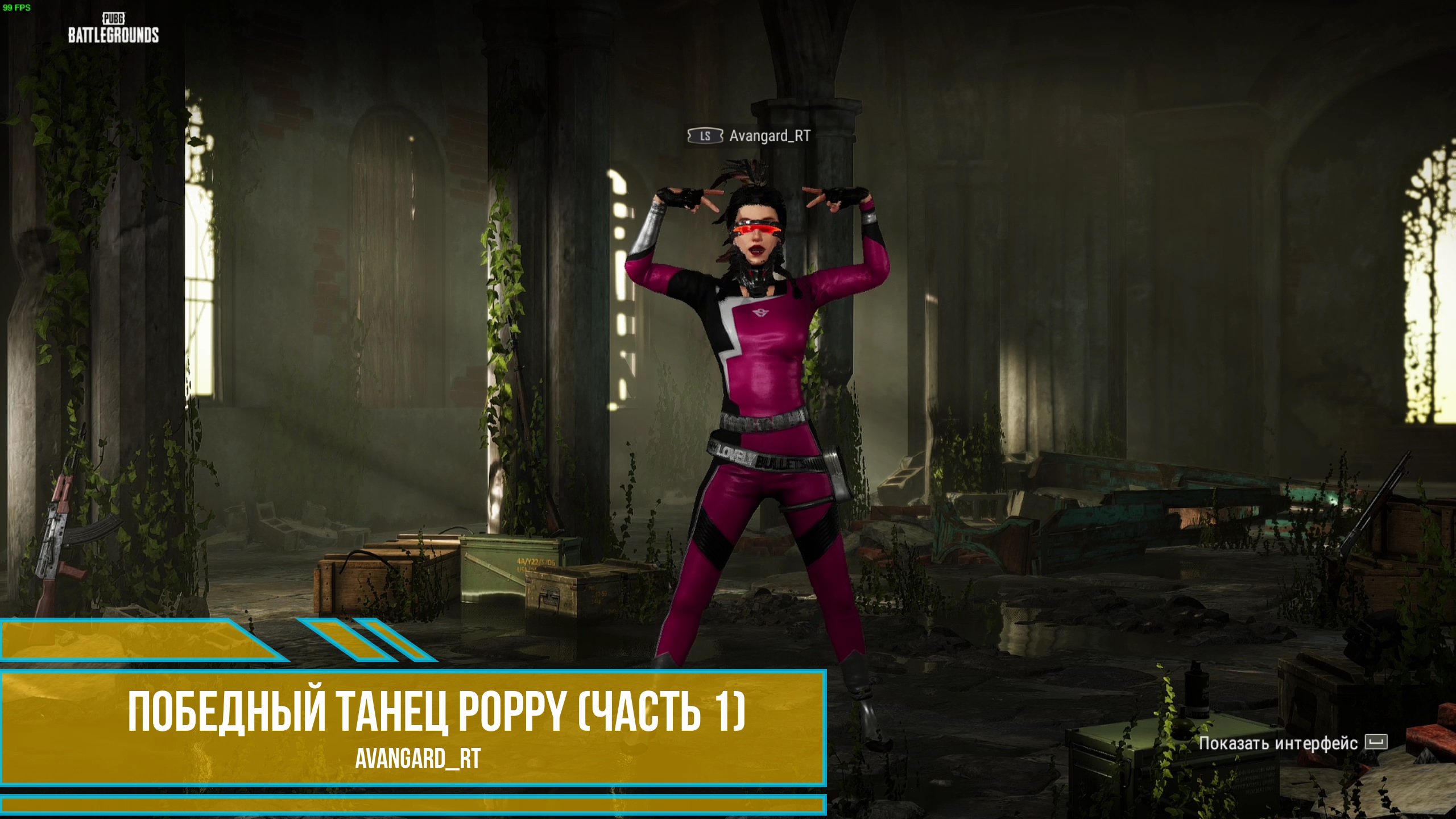Select the LS clan tag badge

coord(705,136)
